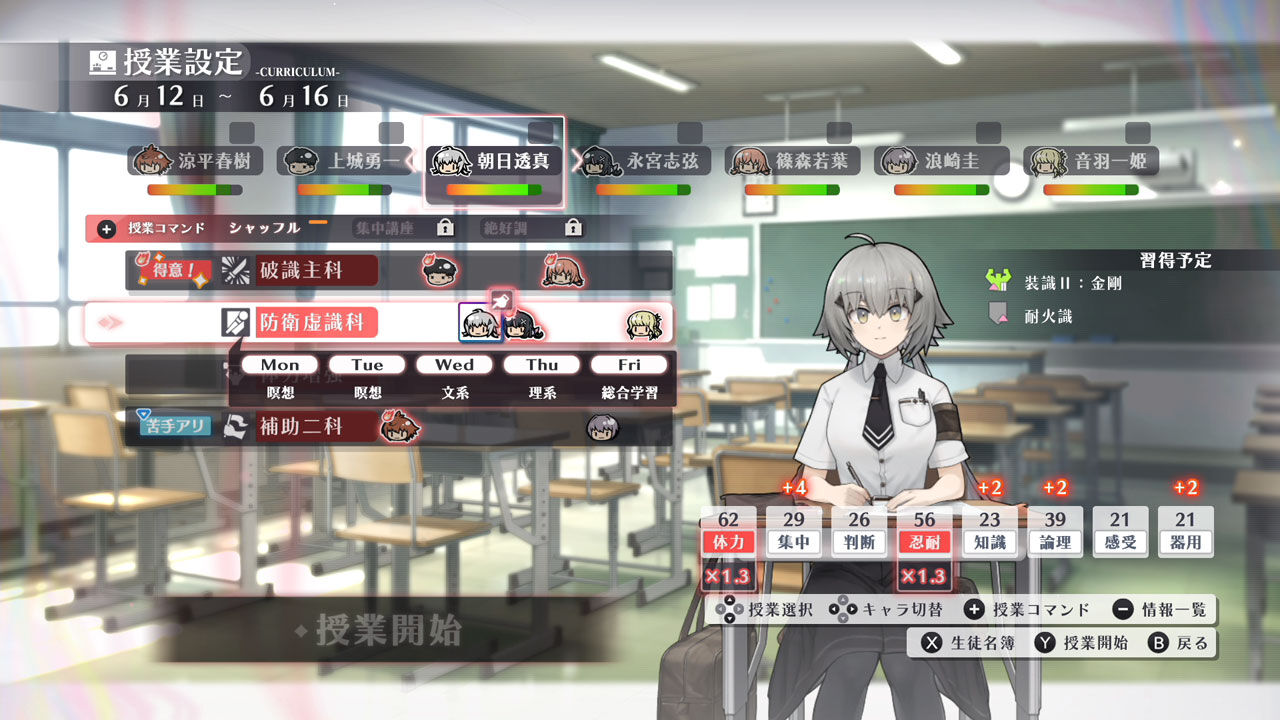Toggle the シャッフル lesson command
This screenshot has height=720, width=1280.
(264, 227)
